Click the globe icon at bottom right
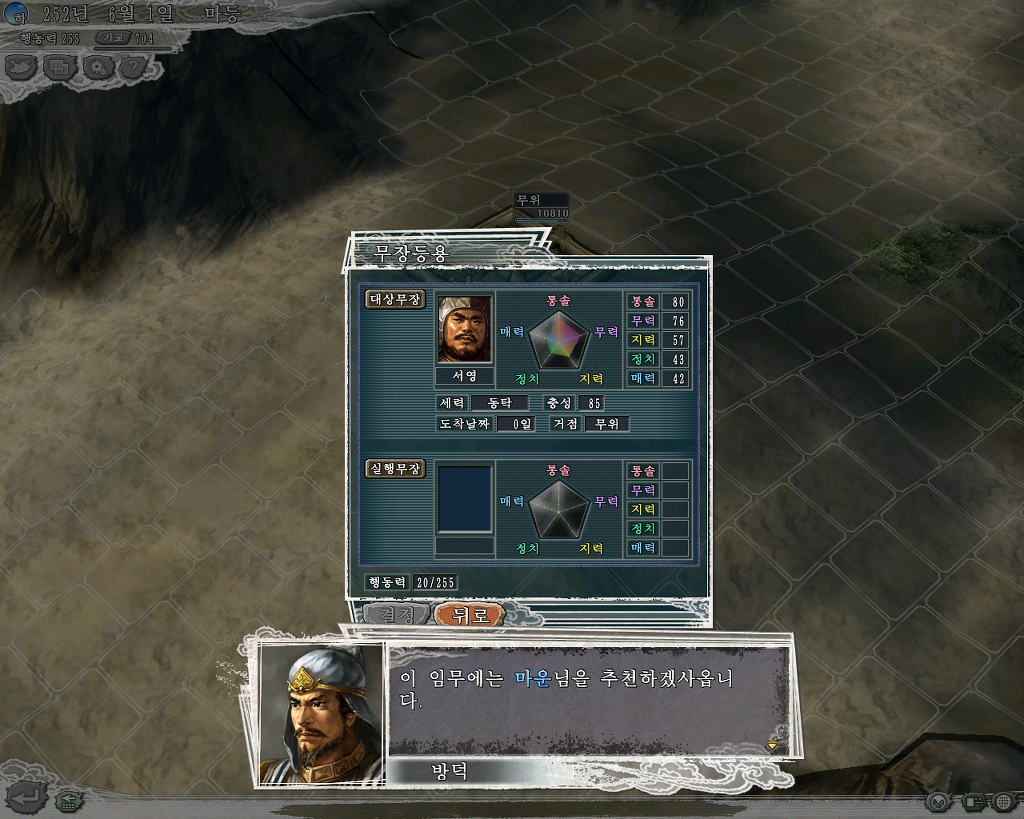Screen dimensions: 1024x819 [1004, 801]
